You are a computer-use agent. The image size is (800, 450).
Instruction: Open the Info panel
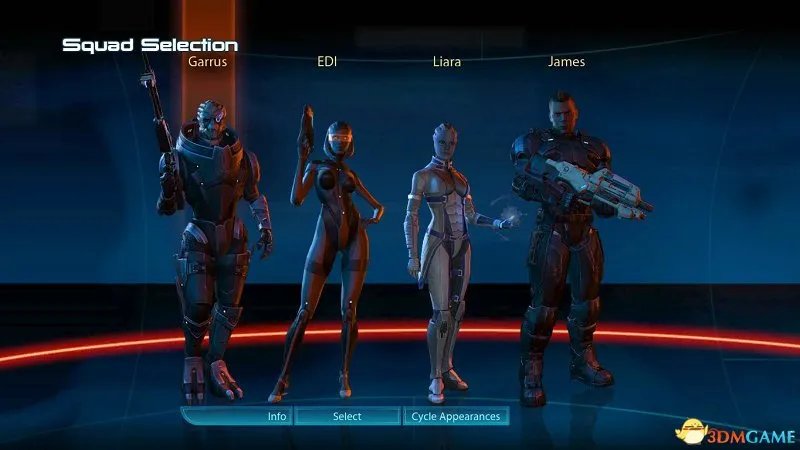coord(277,416)
